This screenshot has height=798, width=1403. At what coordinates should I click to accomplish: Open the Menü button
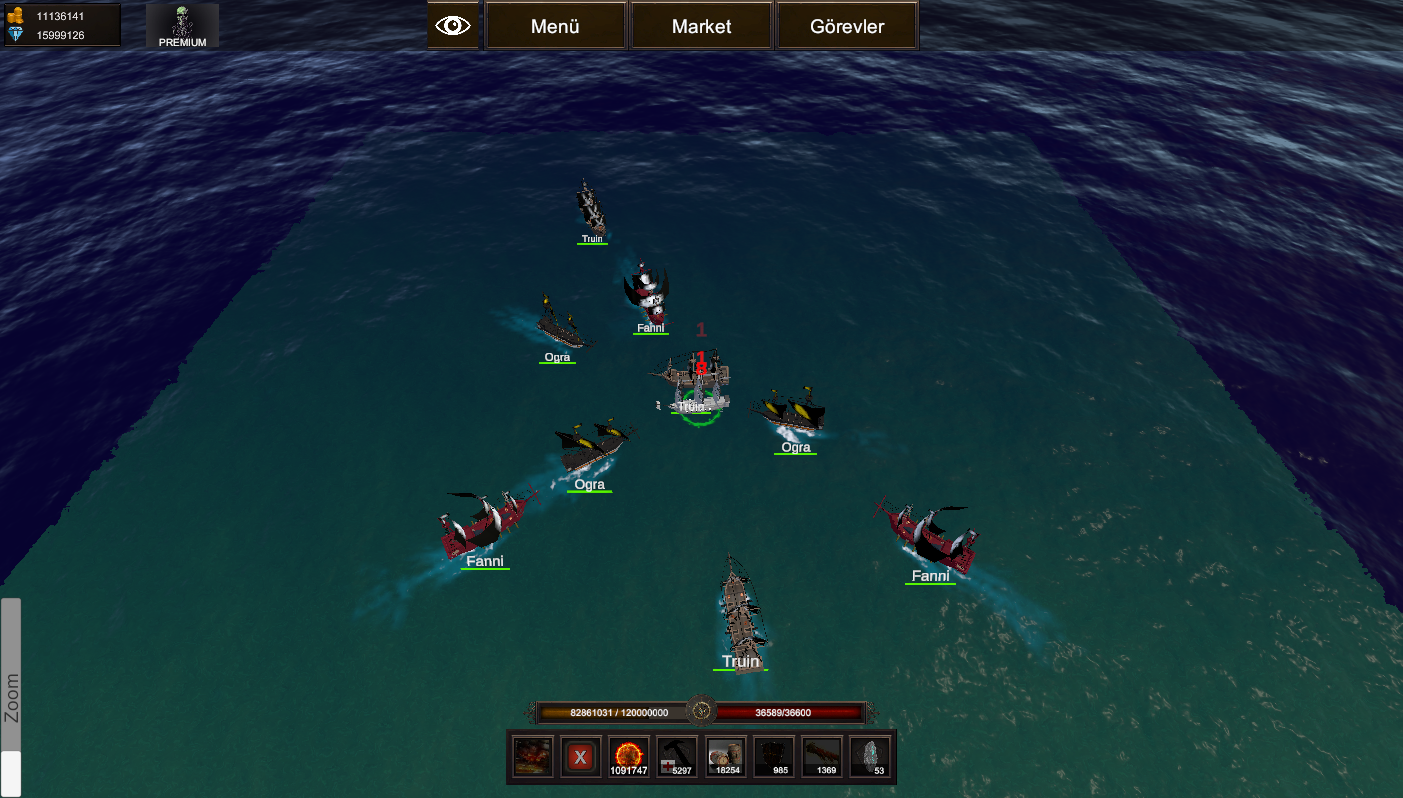(555, 27)
